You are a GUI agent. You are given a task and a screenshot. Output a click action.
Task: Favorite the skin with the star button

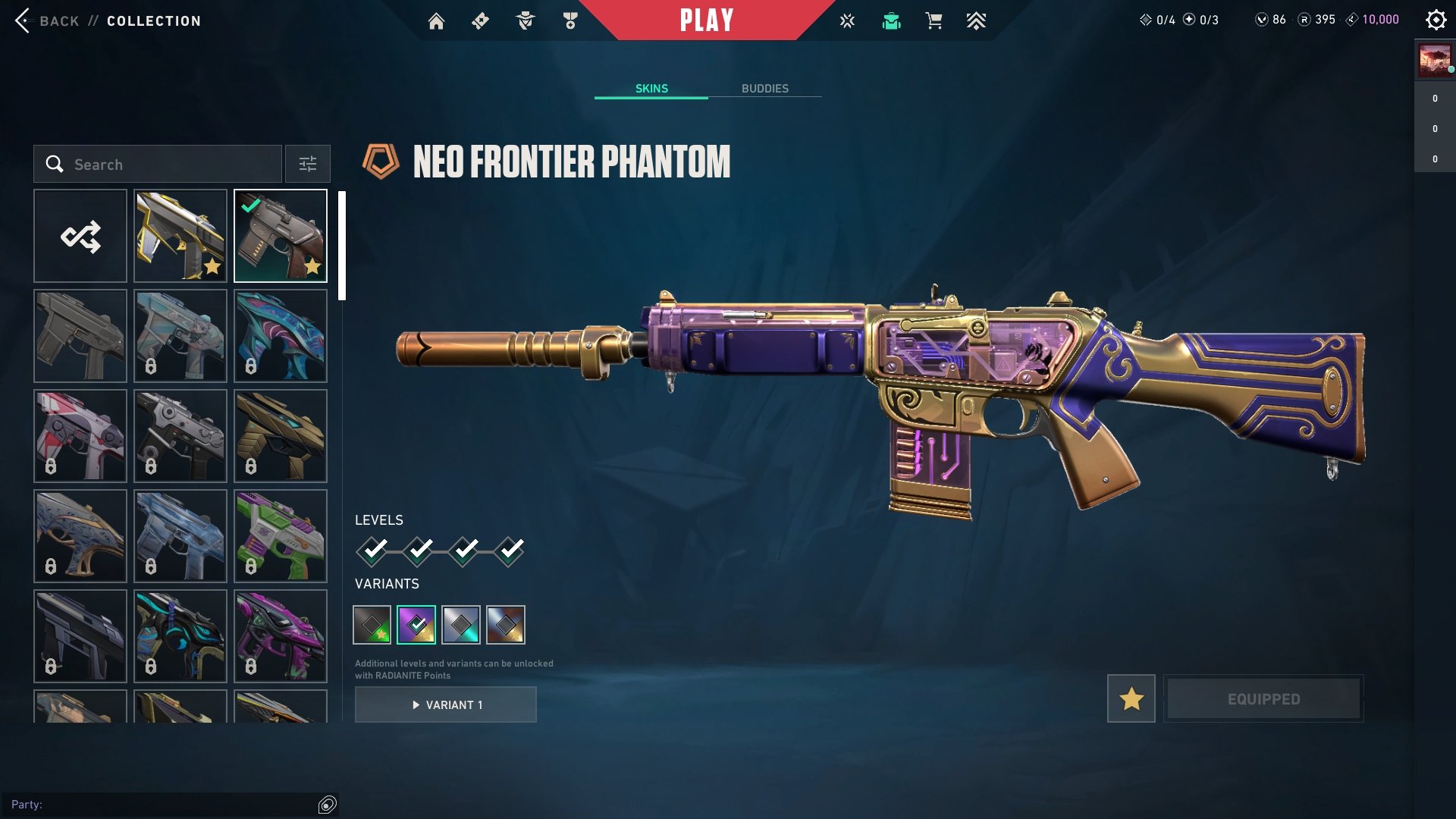pos(1130,698)
